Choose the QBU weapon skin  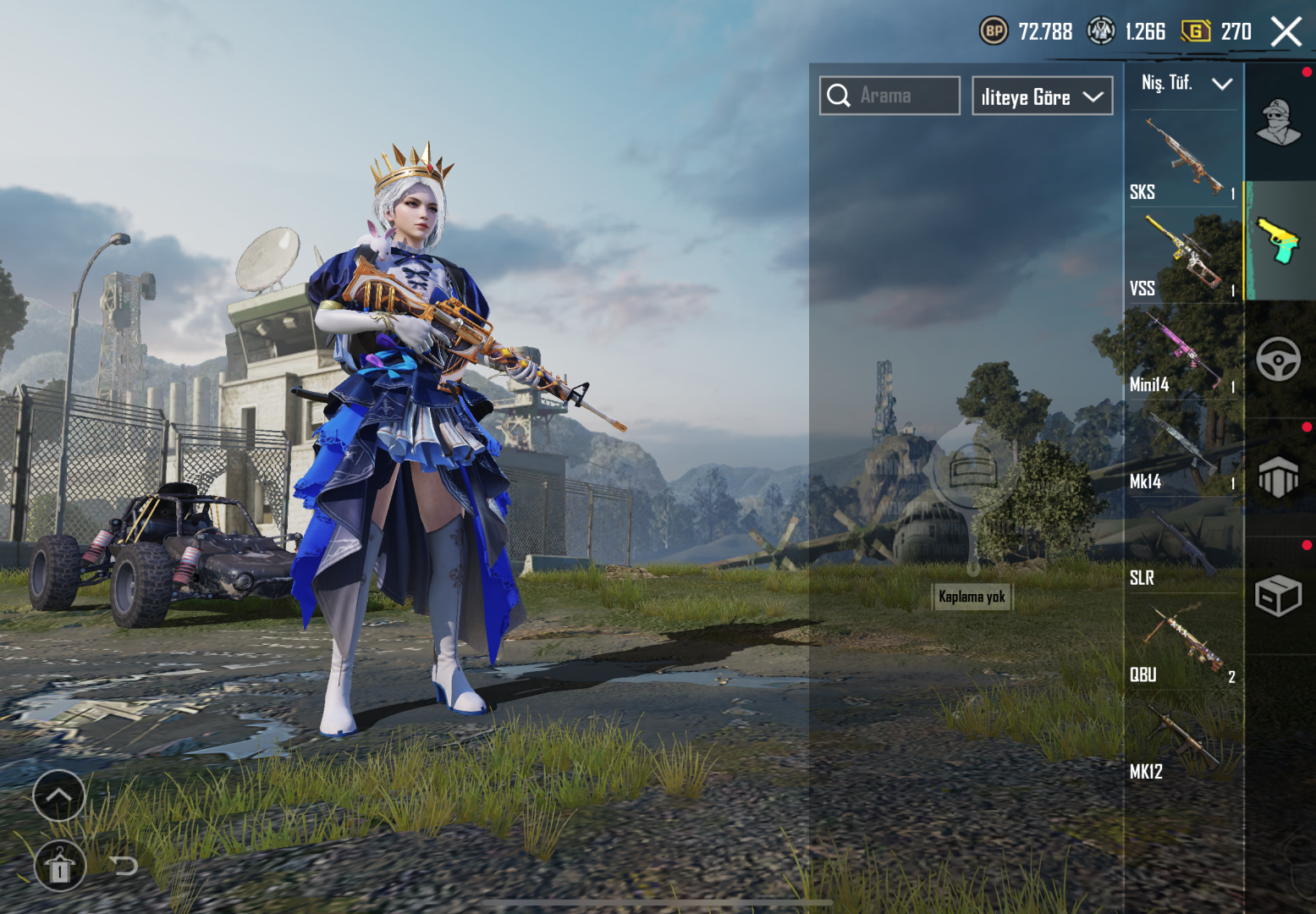[x=1183, y=641]
